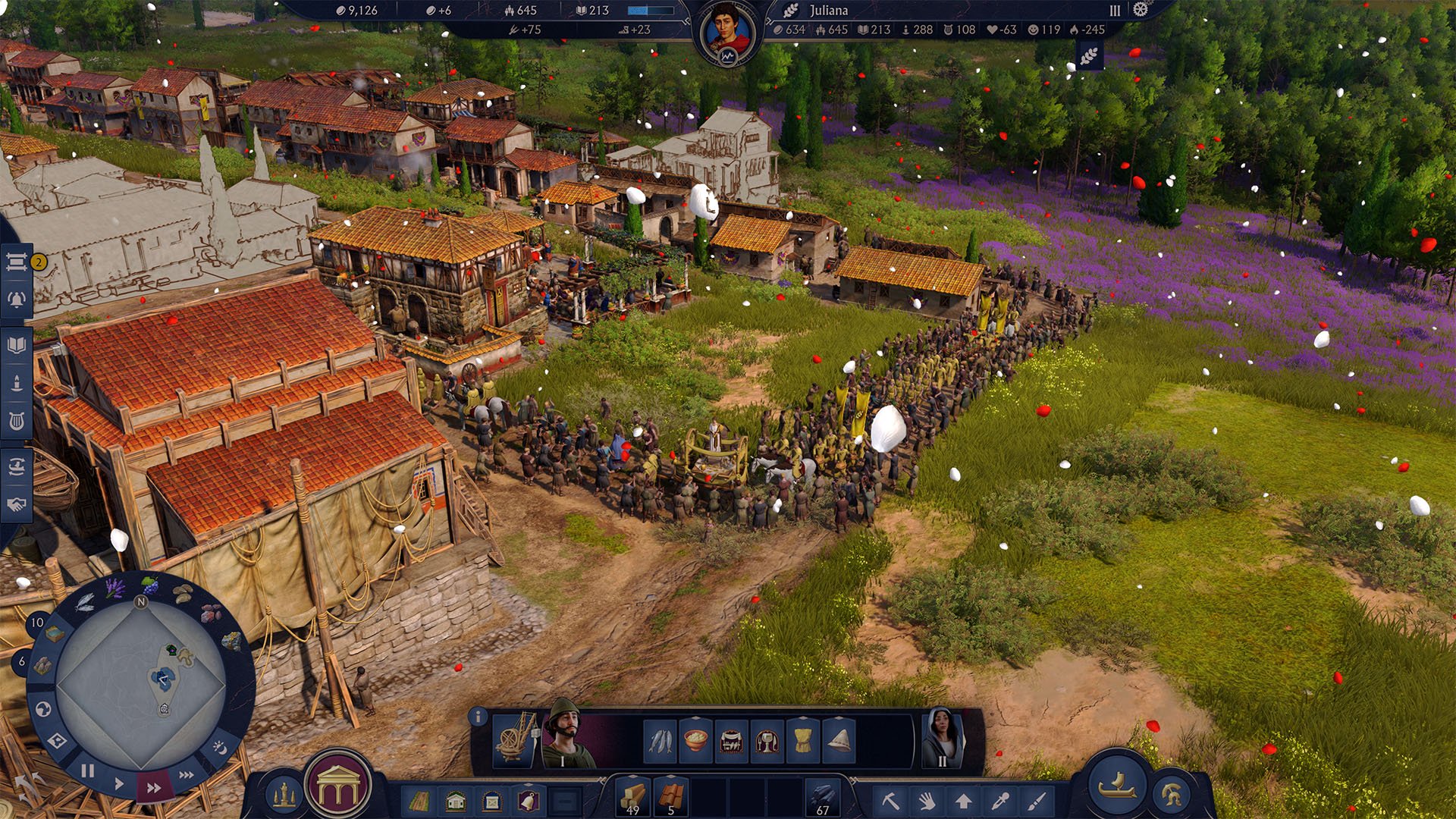
Task: Choose the porridge bowl building icon
Action: 695,740
